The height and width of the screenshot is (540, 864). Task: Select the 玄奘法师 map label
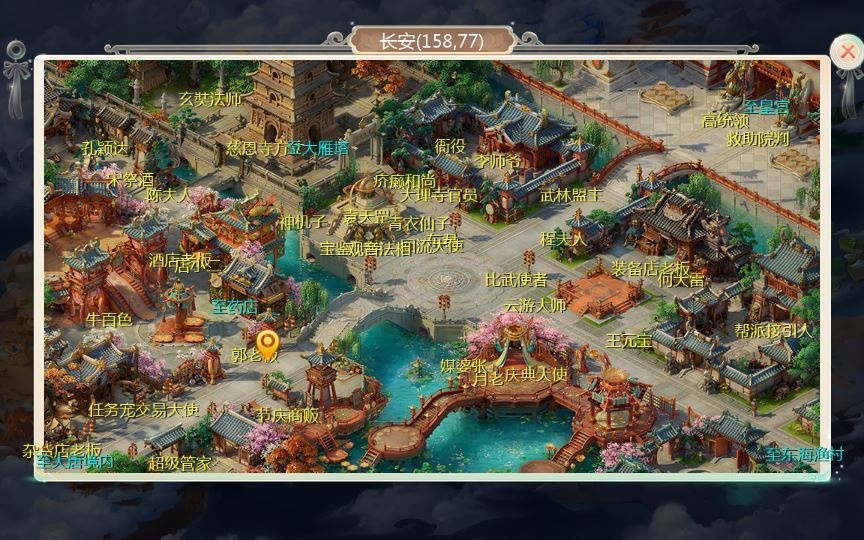(210, 99)
